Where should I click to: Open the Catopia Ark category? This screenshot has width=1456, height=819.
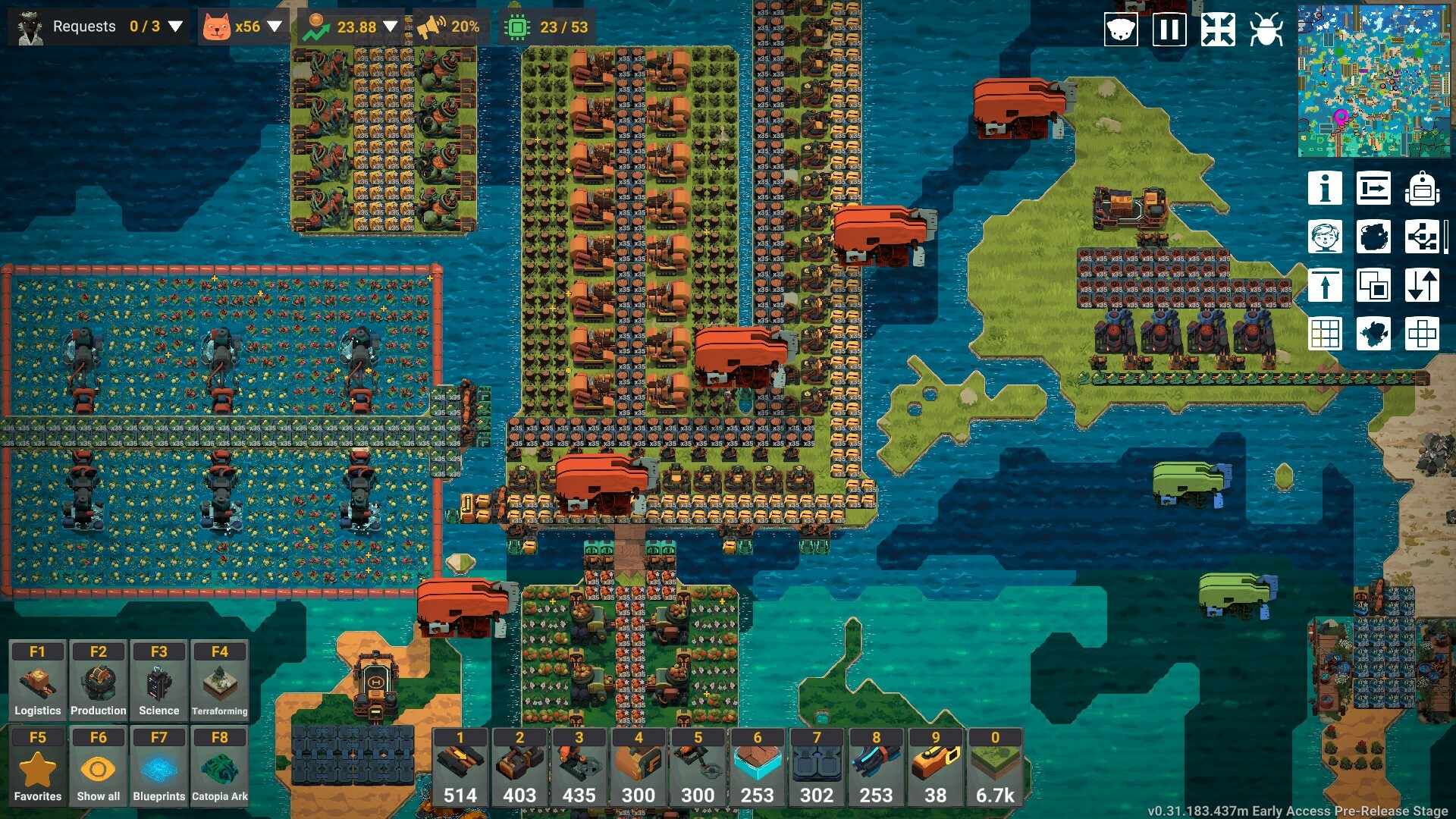(x=219, y=766)
